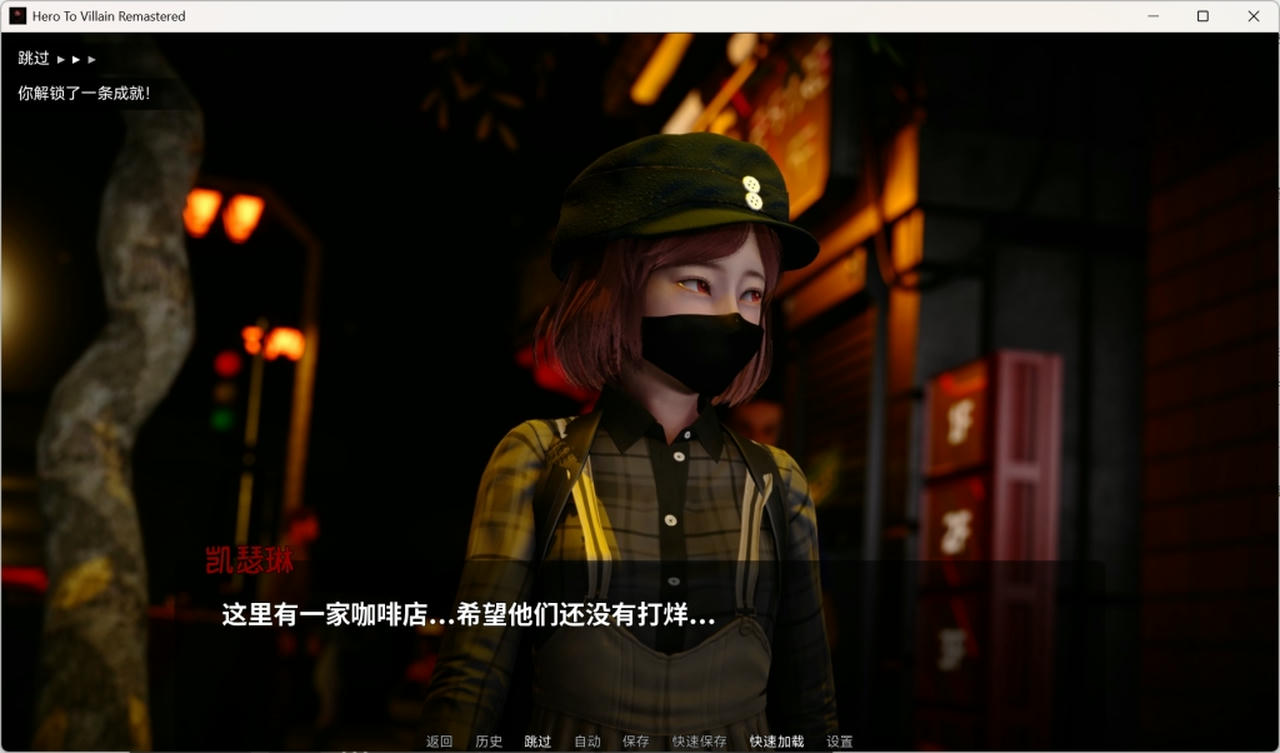The height and width of the screenshot is (753, 1280).
Task: Click 返回 to roll back dialogue
Action: tap(440, 742)
